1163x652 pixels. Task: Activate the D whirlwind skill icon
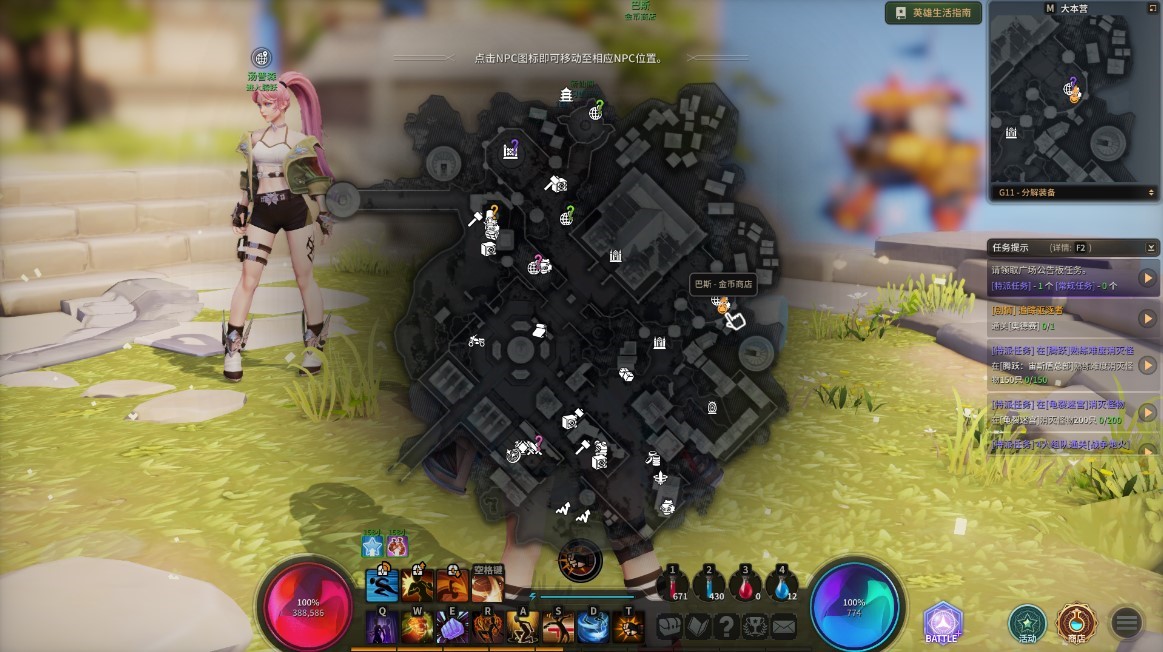click(x=593, y=627)
